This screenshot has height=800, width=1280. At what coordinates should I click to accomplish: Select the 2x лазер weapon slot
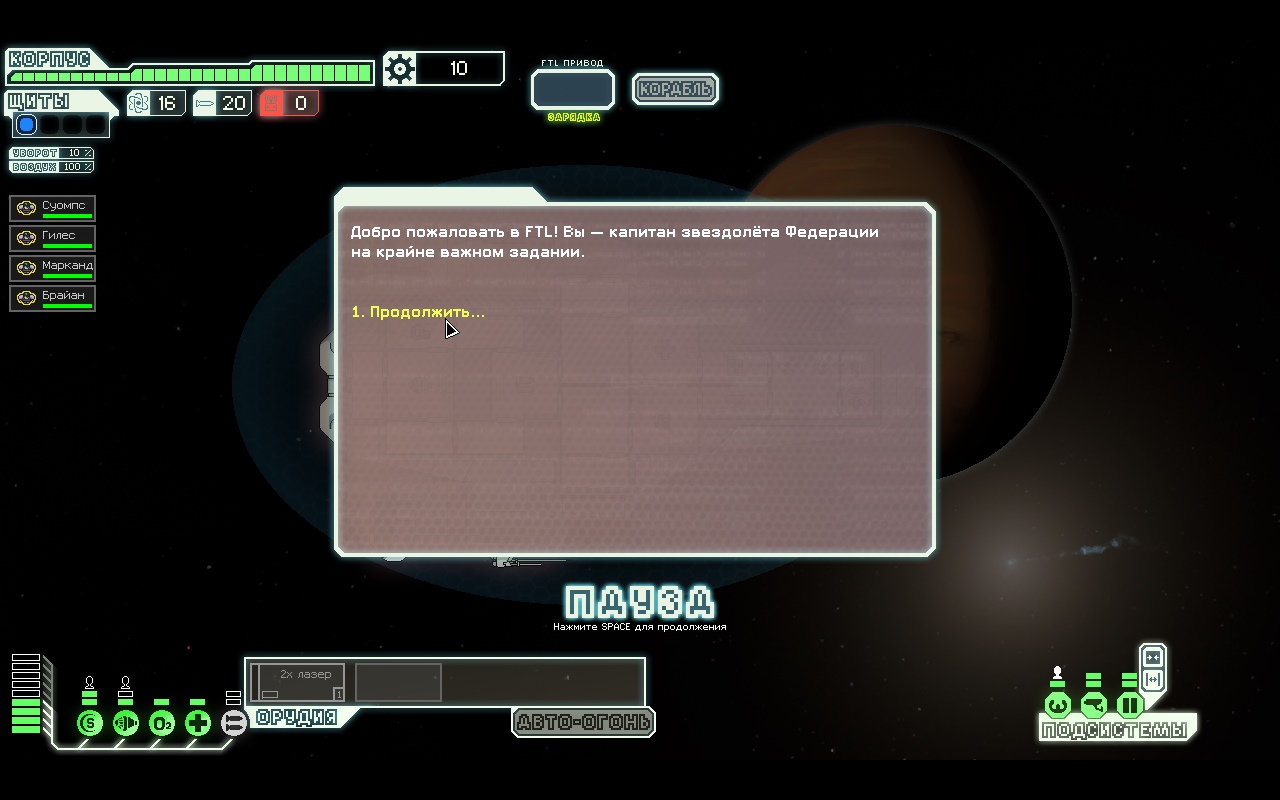(298, 682)
